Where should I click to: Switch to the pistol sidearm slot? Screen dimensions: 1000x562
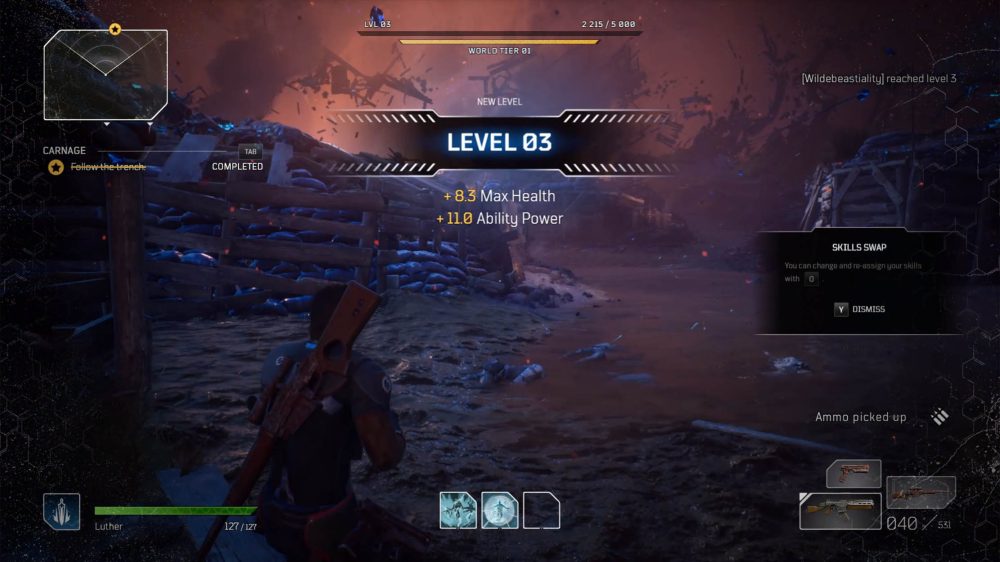853,473
